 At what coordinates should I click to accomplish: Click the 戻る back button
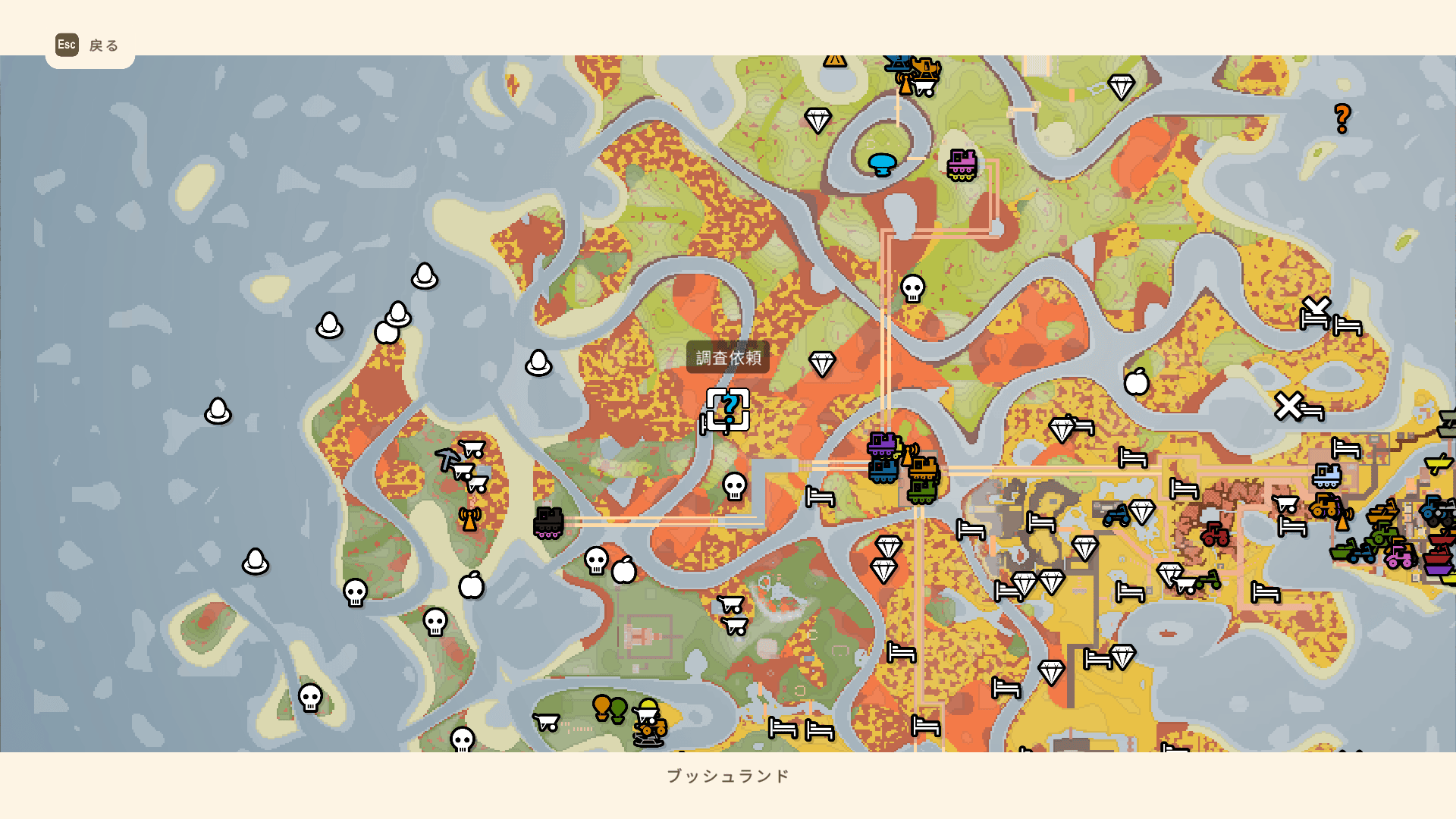point(89,45)
